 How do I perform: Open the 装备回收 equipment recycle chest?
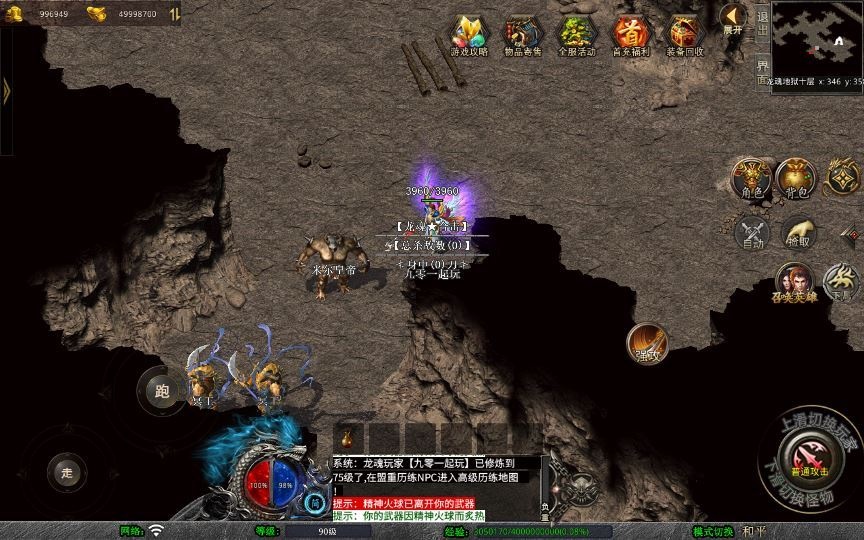(x=685, y=34)
